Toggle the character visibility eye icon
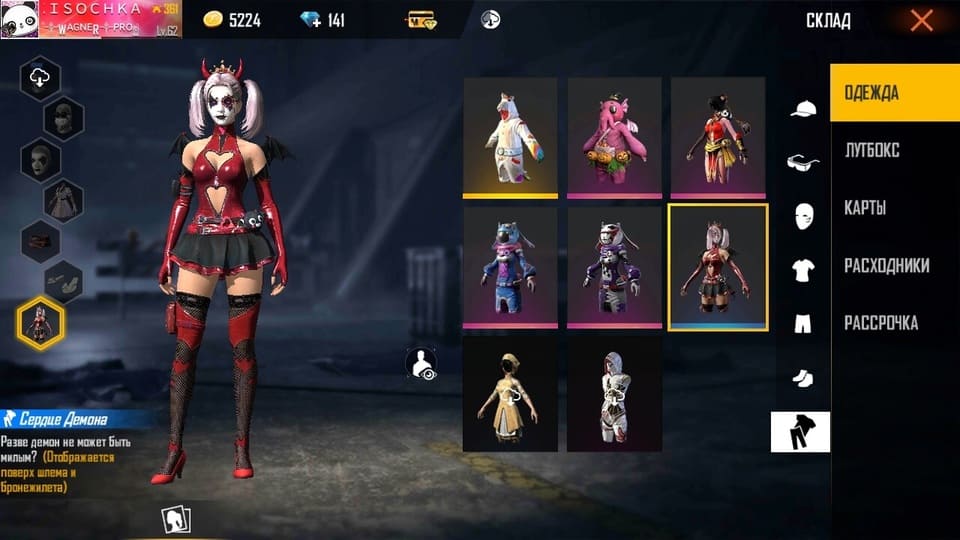 coord(423,363)
